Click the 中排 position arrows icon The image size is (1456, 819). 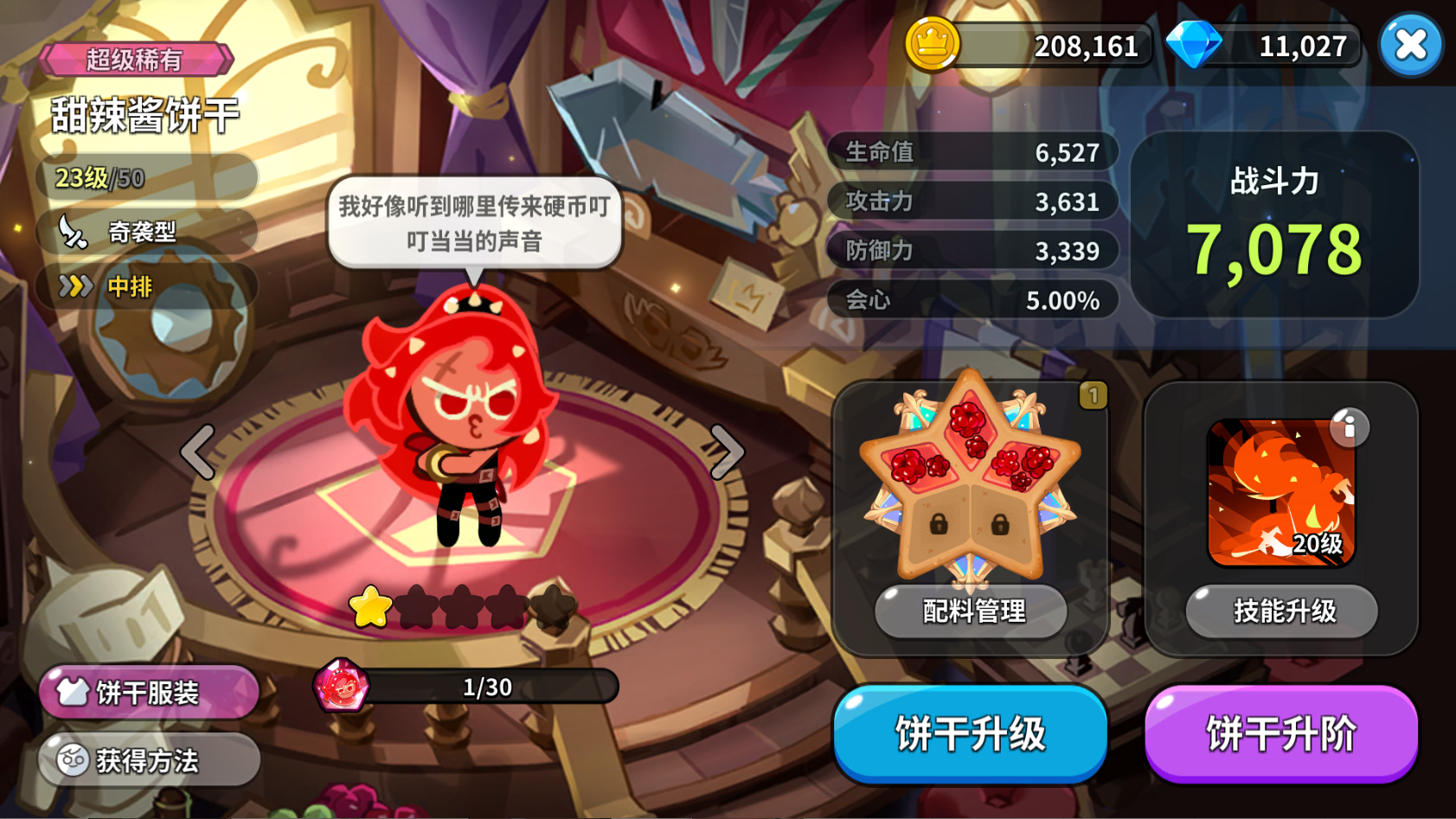(x=78, y=287)
